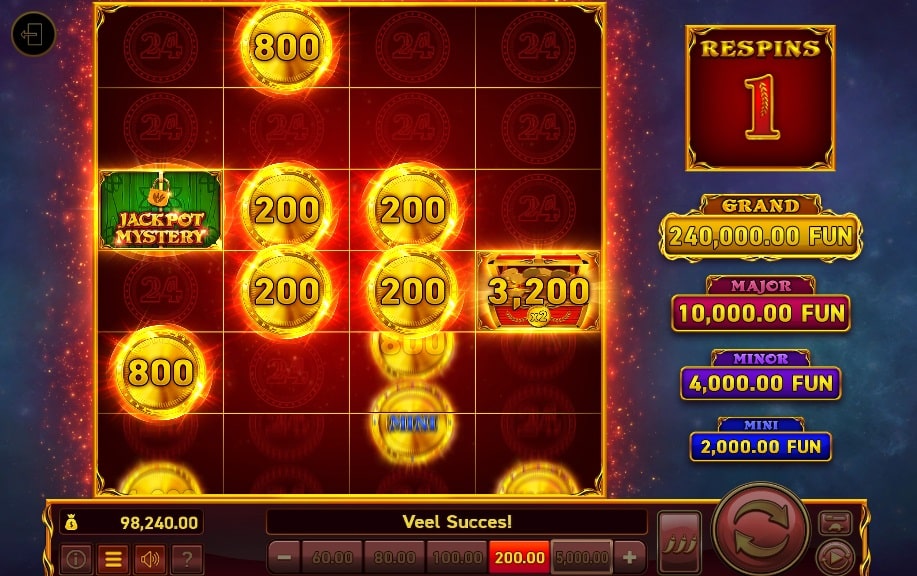Exit the game via the door icon
Screen dimensions: 917x576
coord(33,36)
